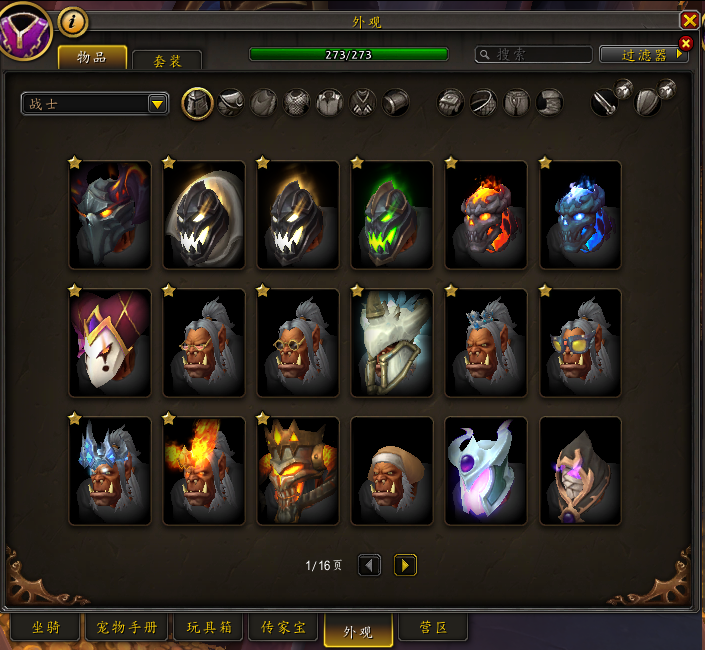Screen dimensions: 705x650
Task: Choose the white mask with red hood
Action: [x=109, y=343]
